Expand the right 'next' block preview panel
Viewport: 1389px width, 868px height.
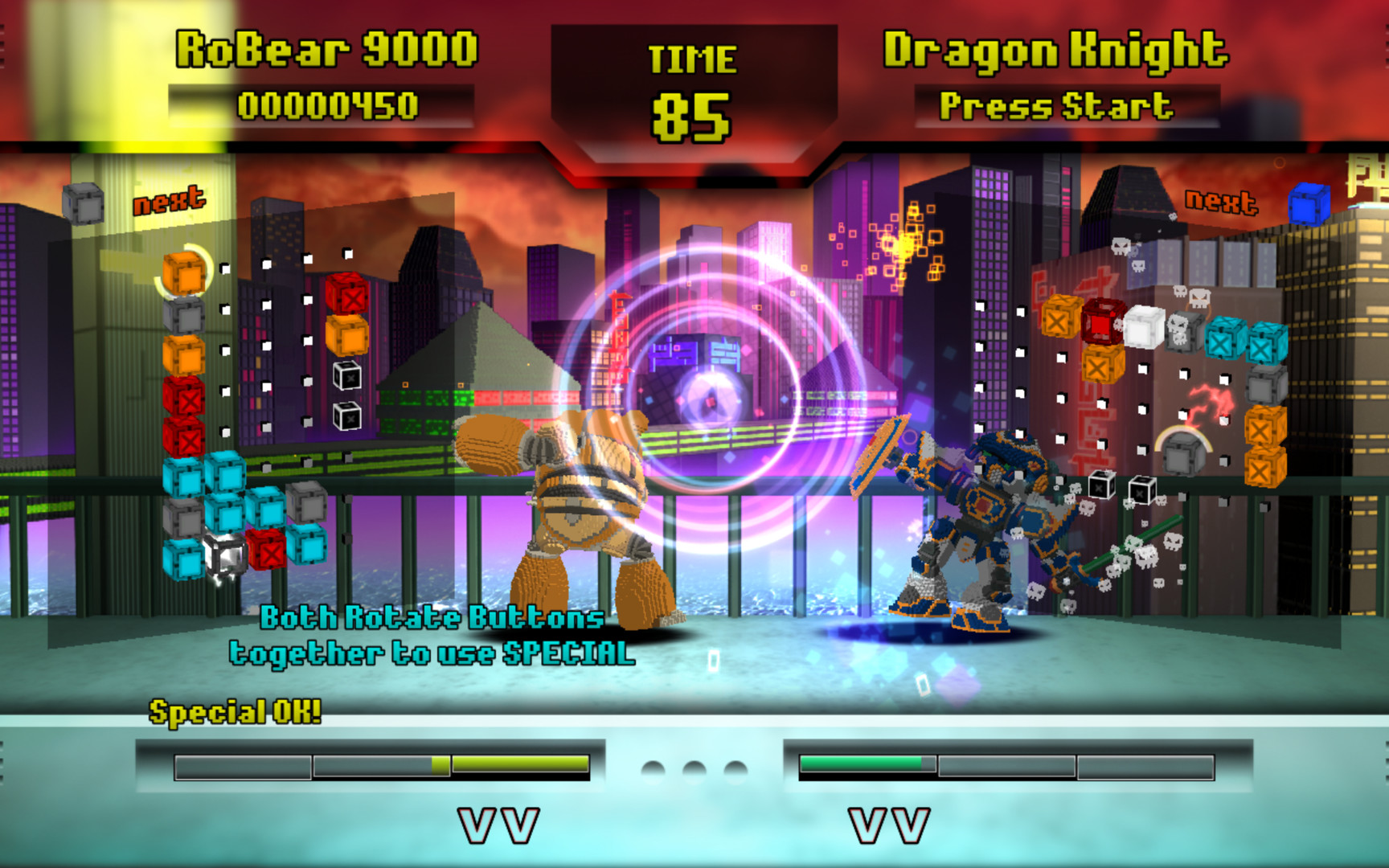click(1221, 200)
